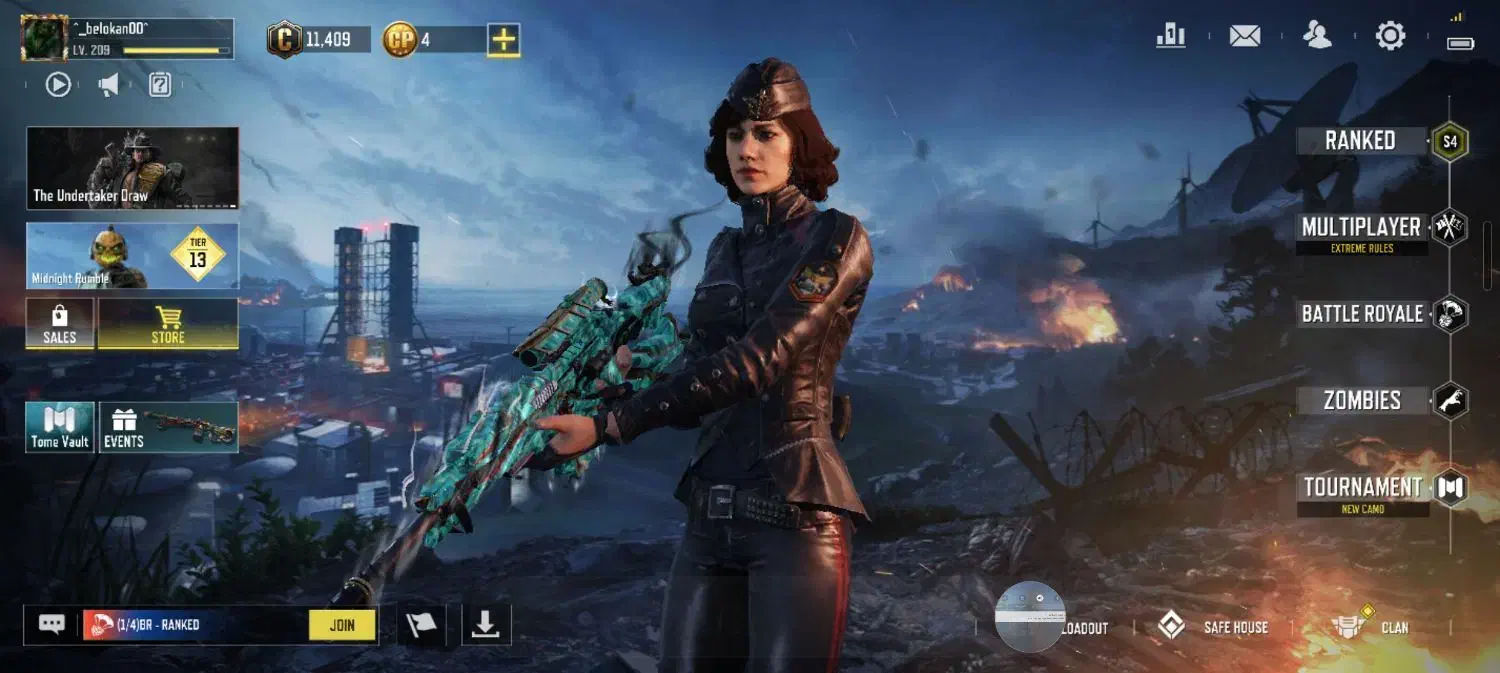Open the flag icon beside Join
This screenshot has height=673, width=1500.
(421, 625)
